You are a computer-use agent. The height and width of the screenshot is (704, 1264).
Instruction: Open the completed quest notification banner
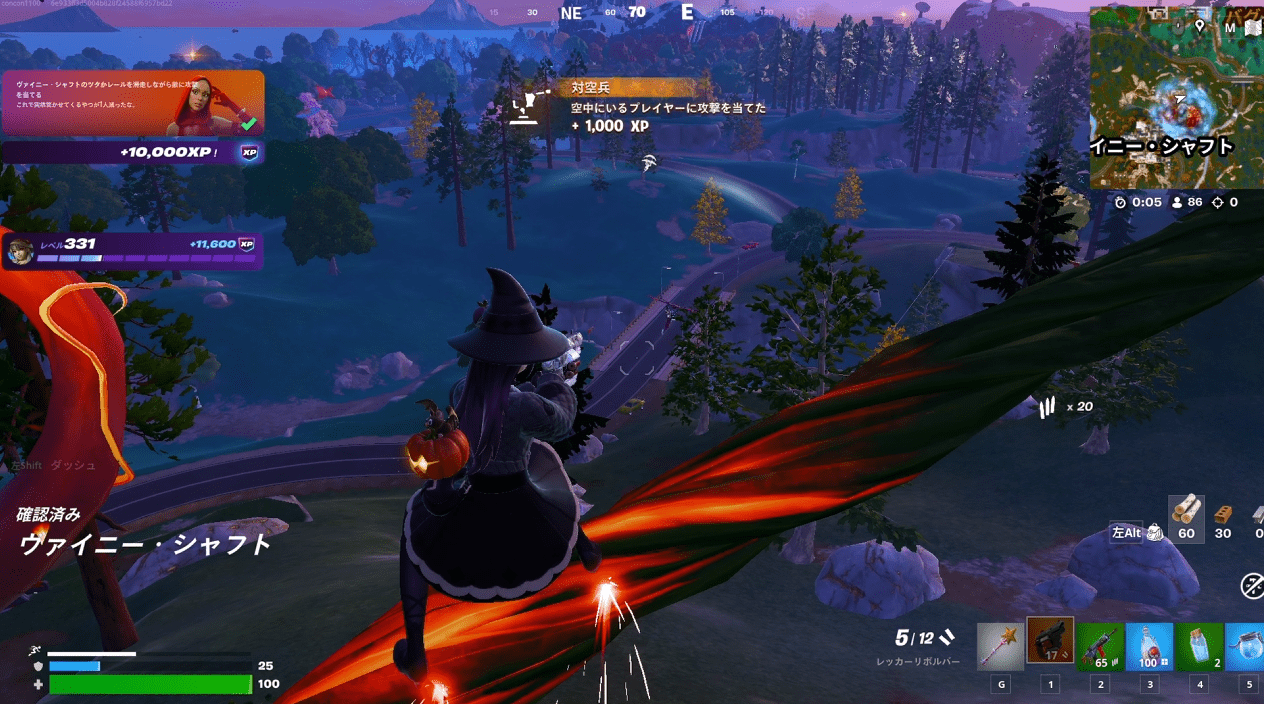133,103
